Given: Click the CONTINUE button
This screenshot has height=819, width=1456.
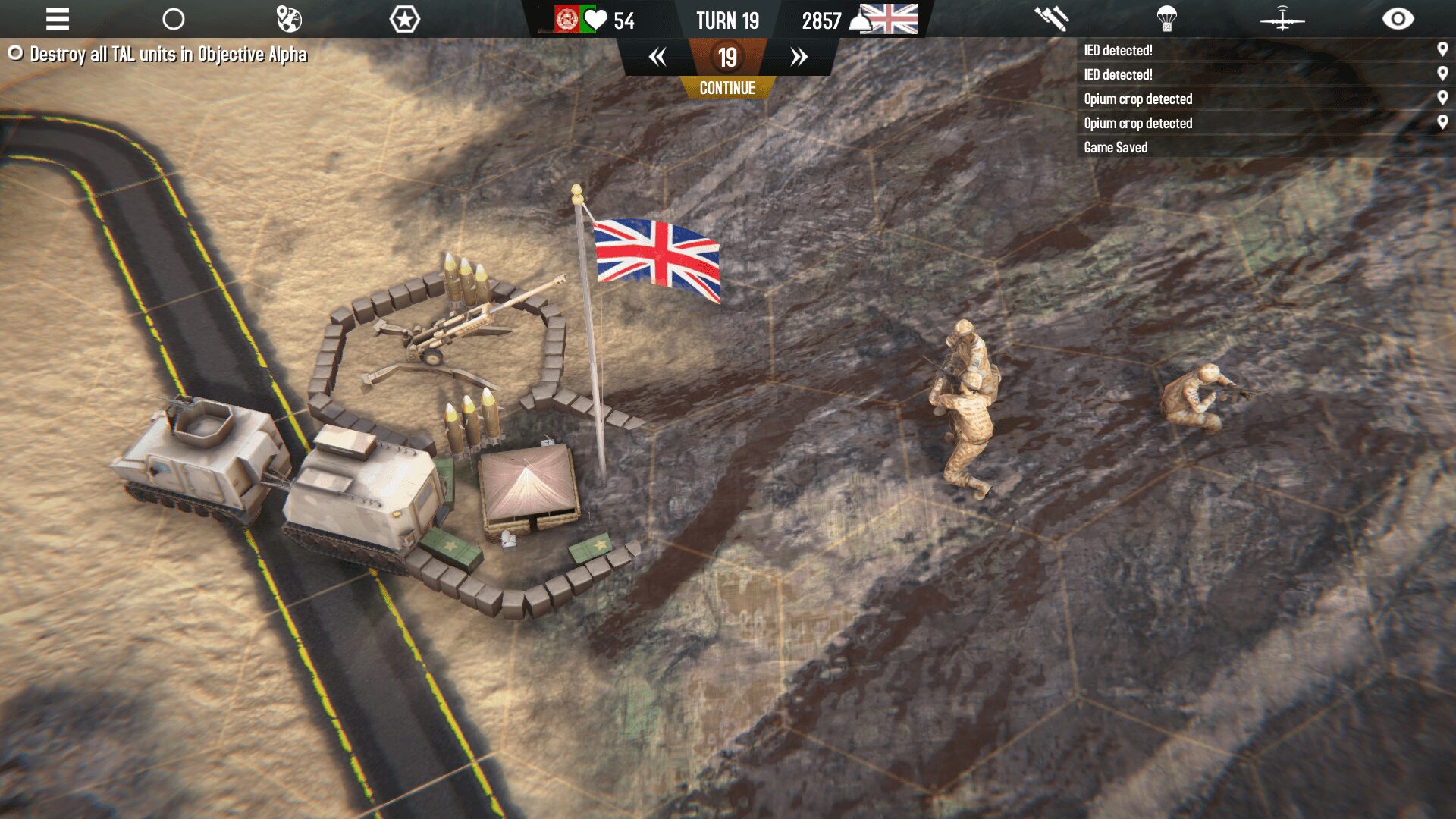Looking at the screenshot, I should pos(727,88).
